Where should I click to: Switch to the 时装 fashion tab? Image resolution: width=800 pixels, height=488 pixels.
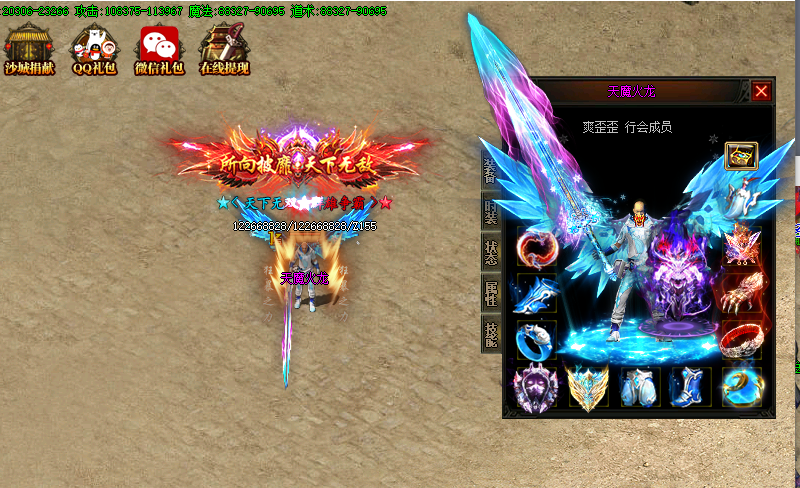click(x=490, y=210)
